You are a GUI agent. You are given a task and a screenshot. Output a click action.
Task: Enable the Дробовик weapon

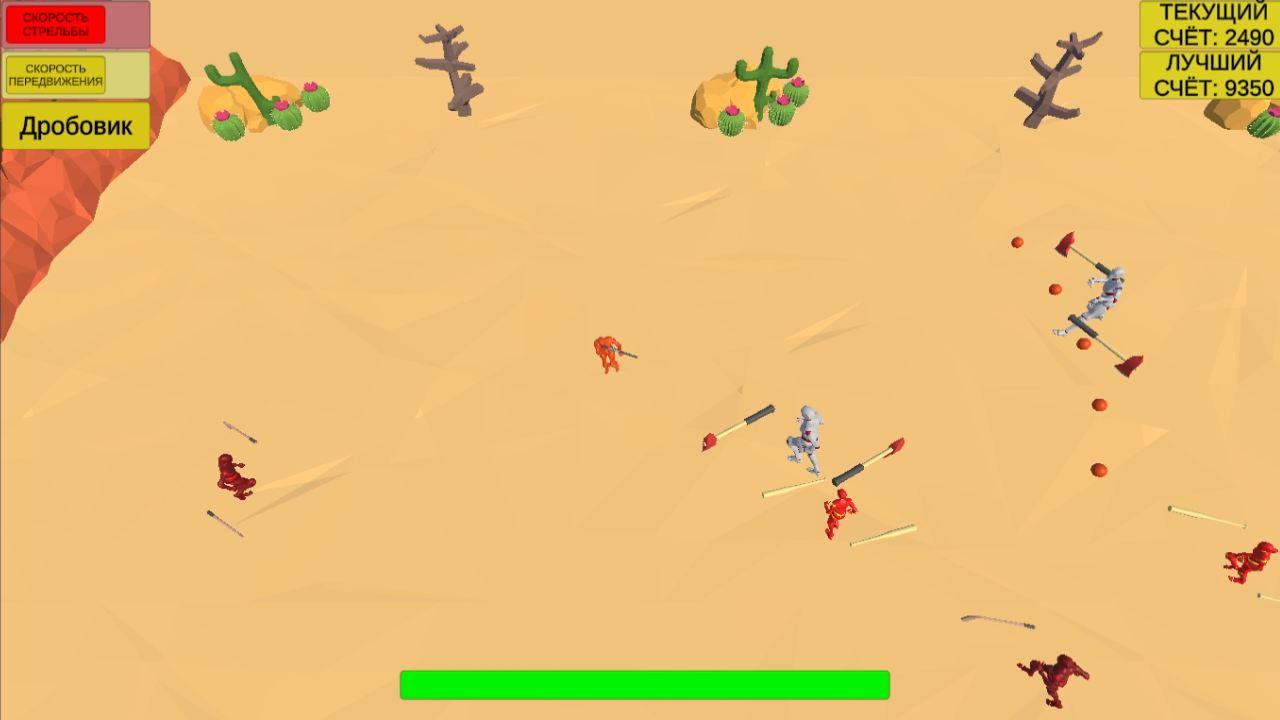coord(75,126)
